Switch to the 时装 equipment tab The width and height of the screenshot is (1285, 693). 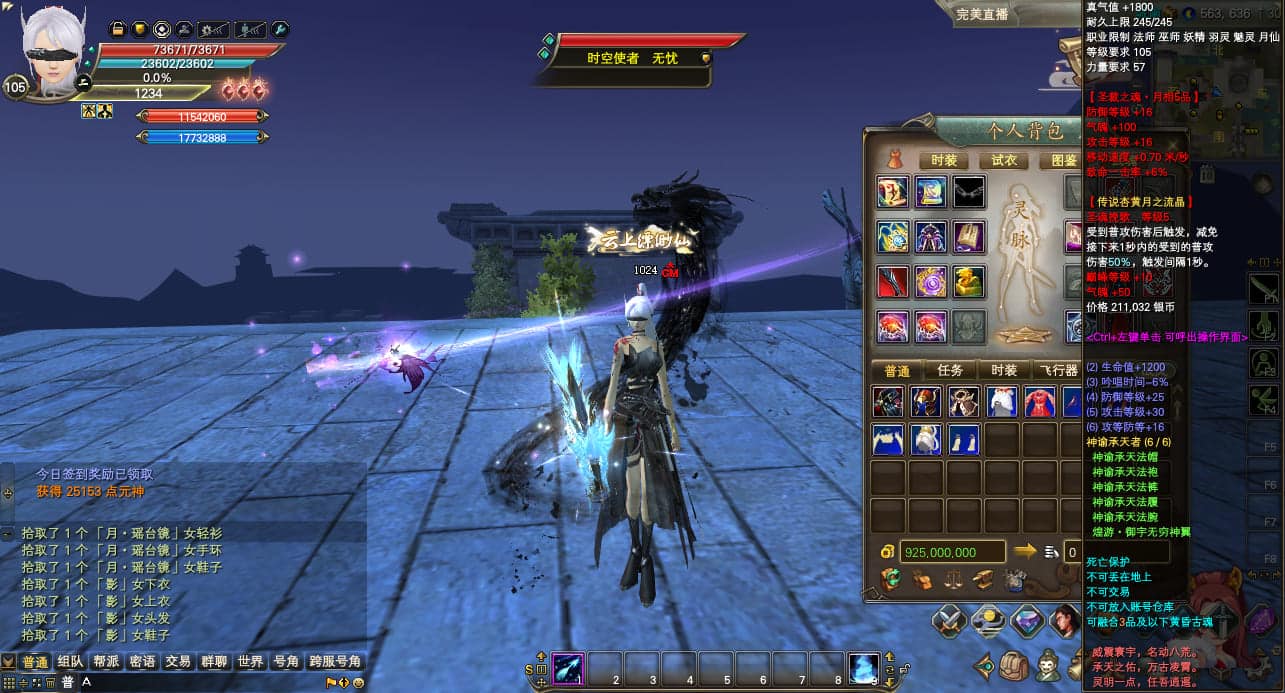click(943, 160)
